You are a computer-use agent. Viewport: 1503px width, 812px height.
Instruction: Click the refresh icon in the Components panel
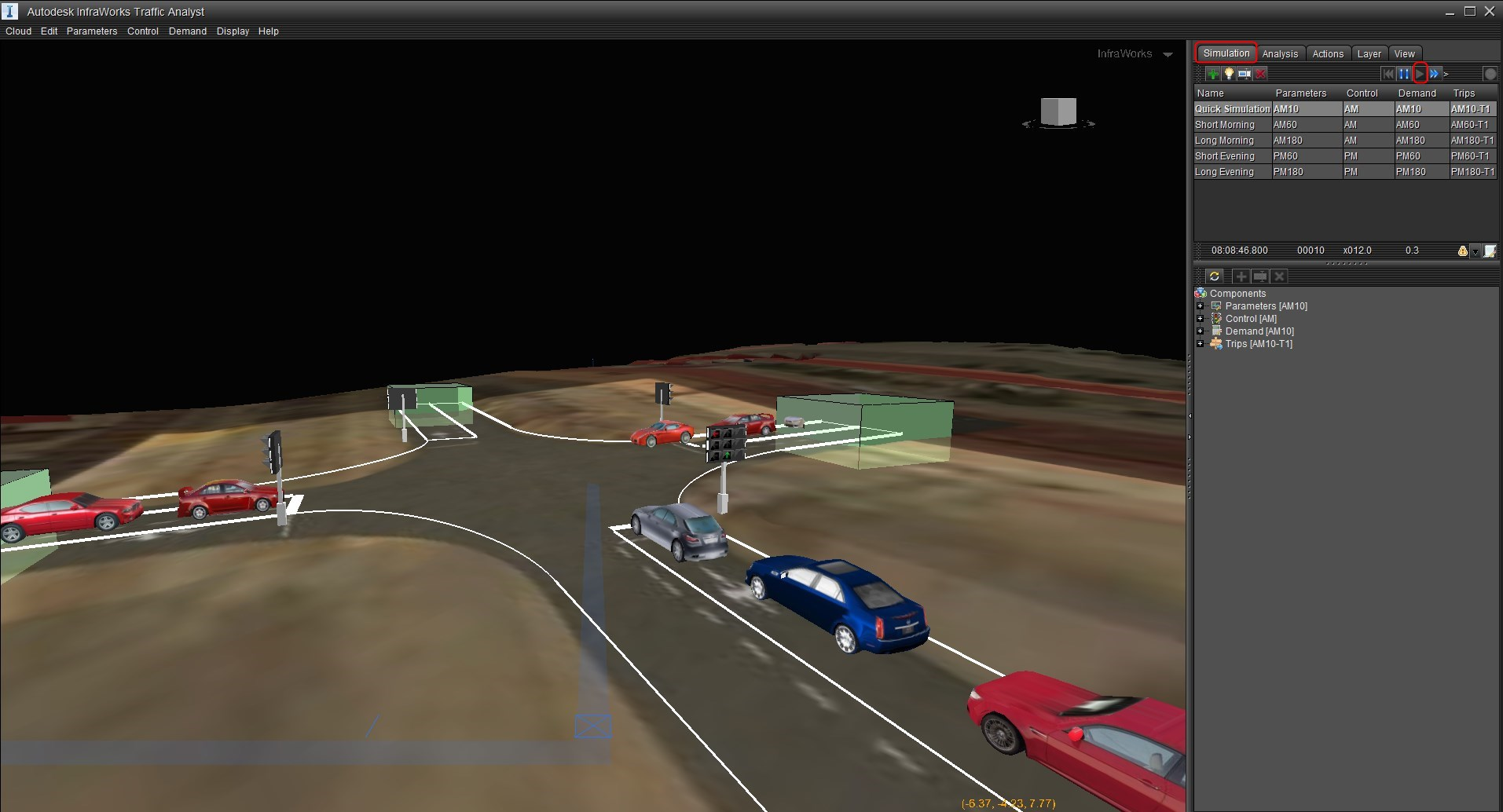point(1215,276)
